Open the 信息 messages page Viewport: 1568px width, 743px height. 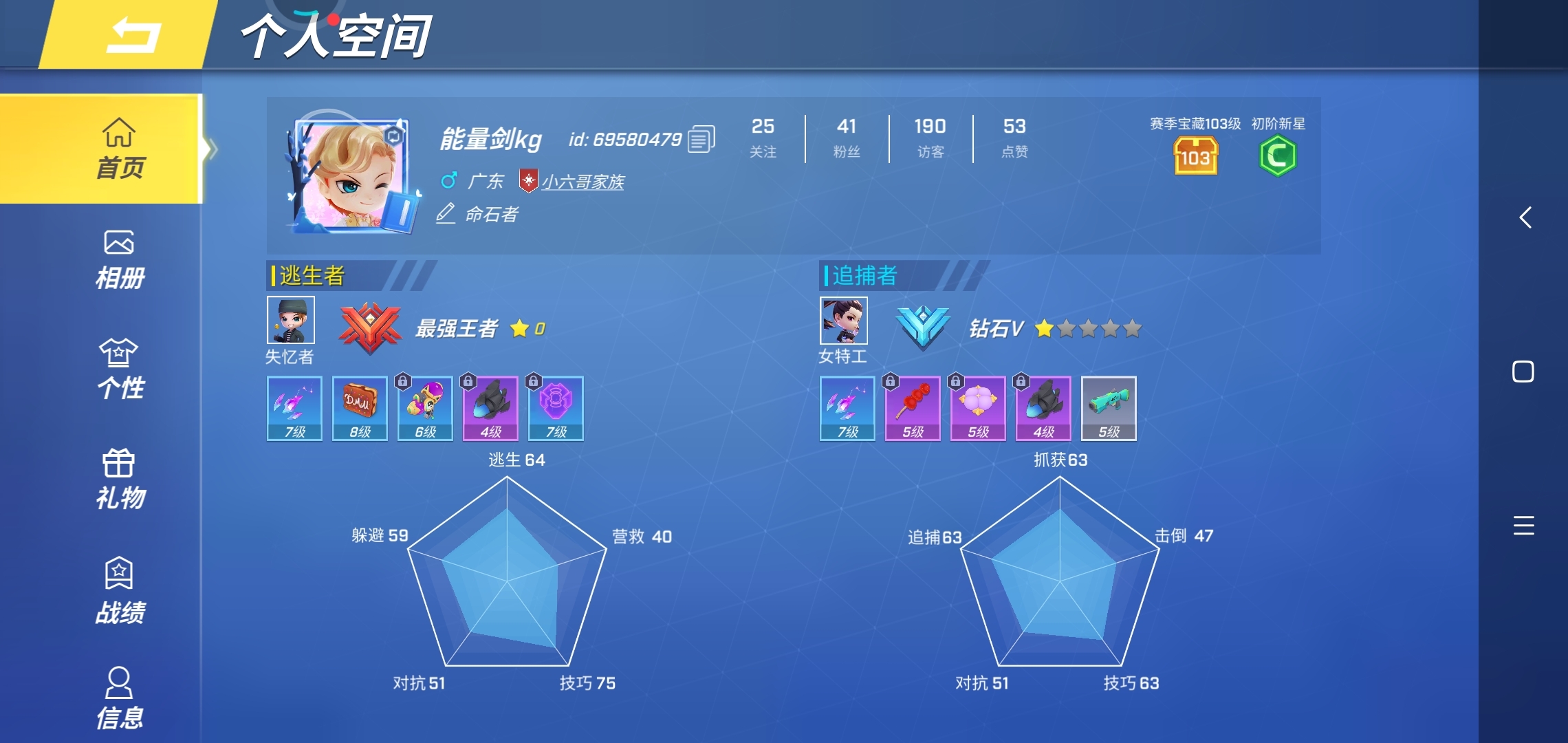tap(118, 695)
